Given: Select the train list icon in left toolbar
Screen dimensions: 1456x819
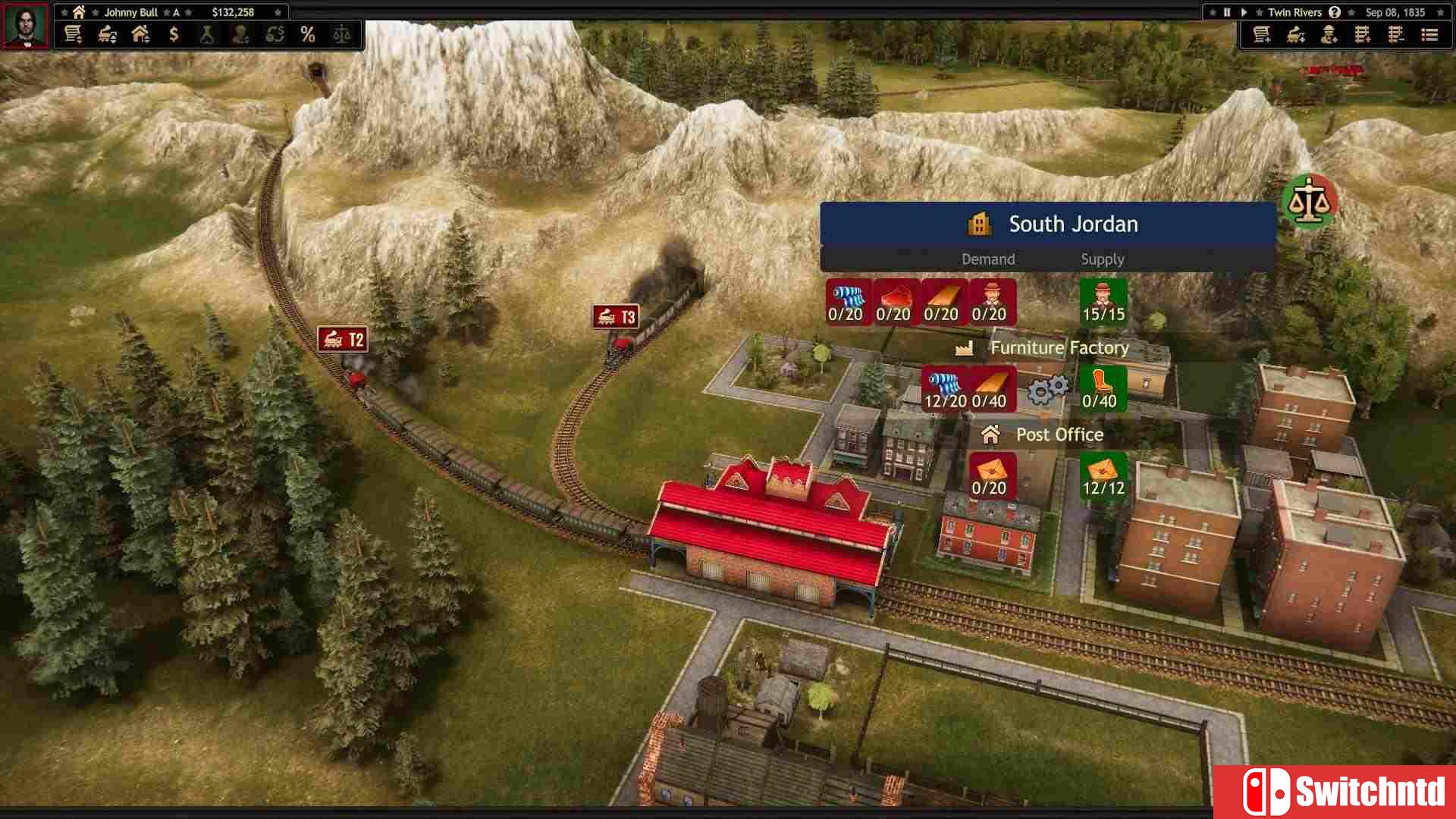Looking at the screenshot, I should [73, 34].
